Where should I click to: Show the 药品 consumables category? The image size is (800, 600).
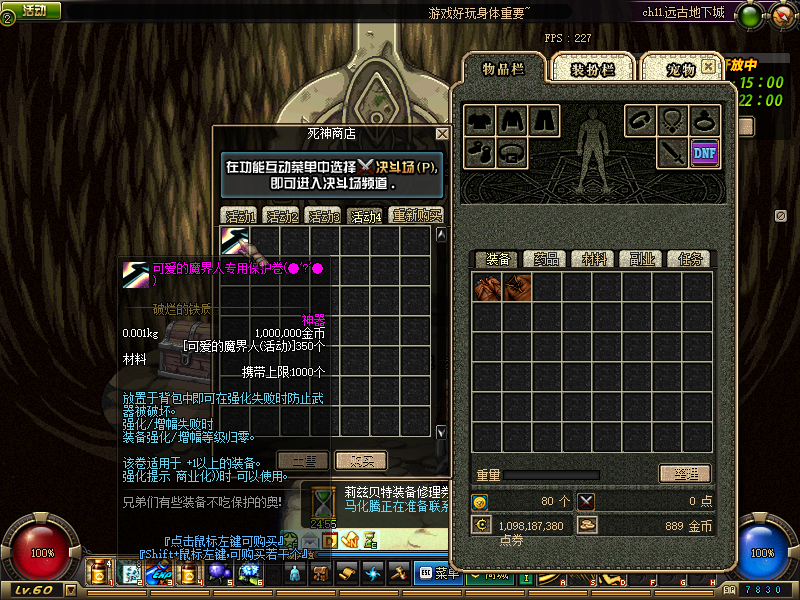click(545, 259)
